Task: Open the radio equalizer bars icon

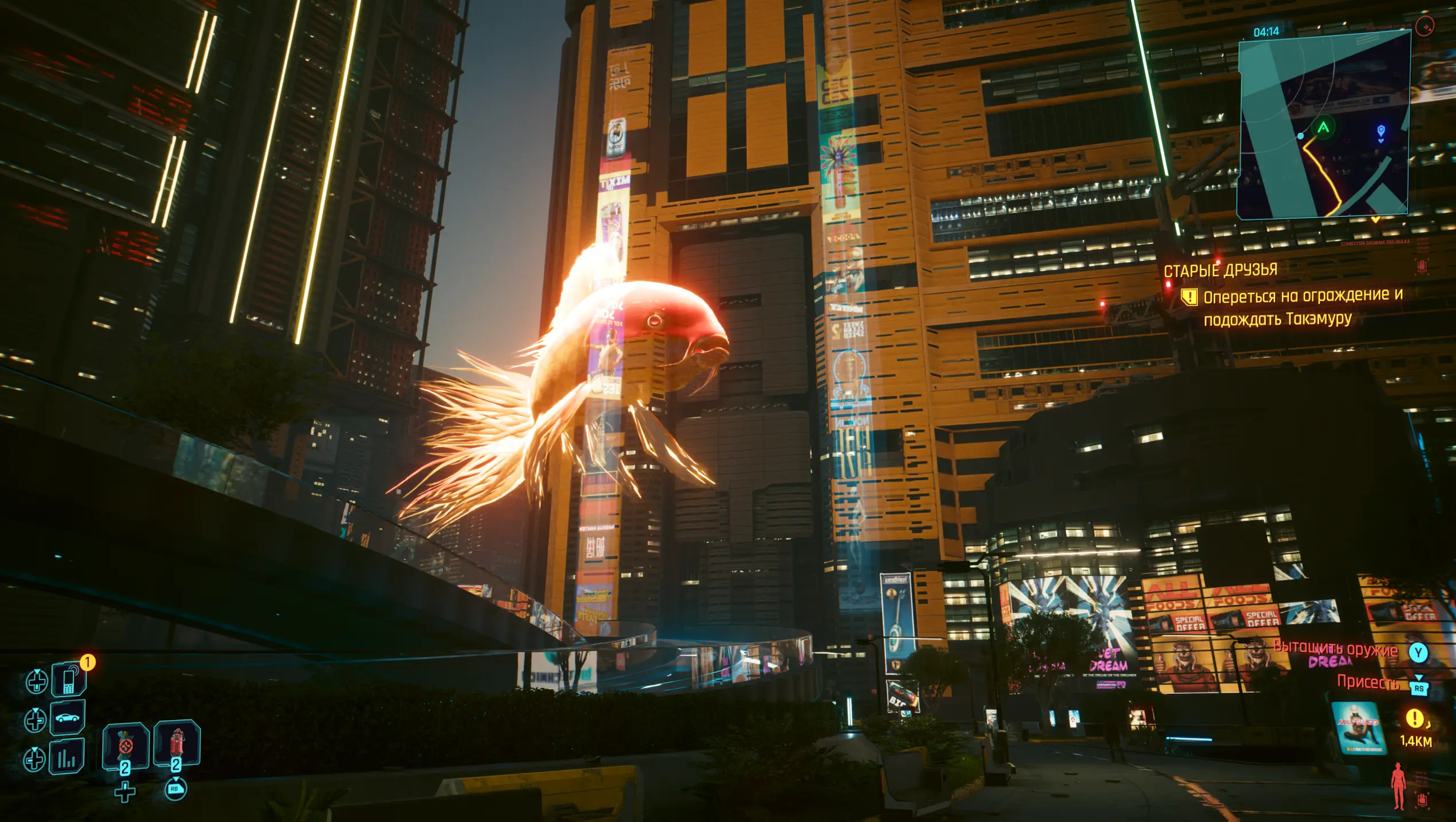Action: [x=67, y=757]
